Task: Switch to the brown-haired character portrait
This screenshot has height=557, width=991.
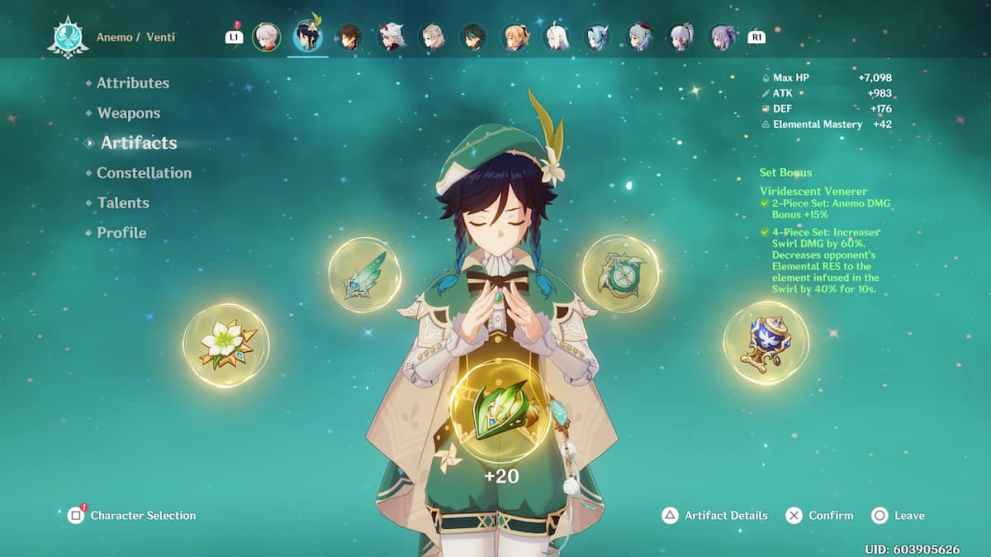Action: (x=349, y=37)
